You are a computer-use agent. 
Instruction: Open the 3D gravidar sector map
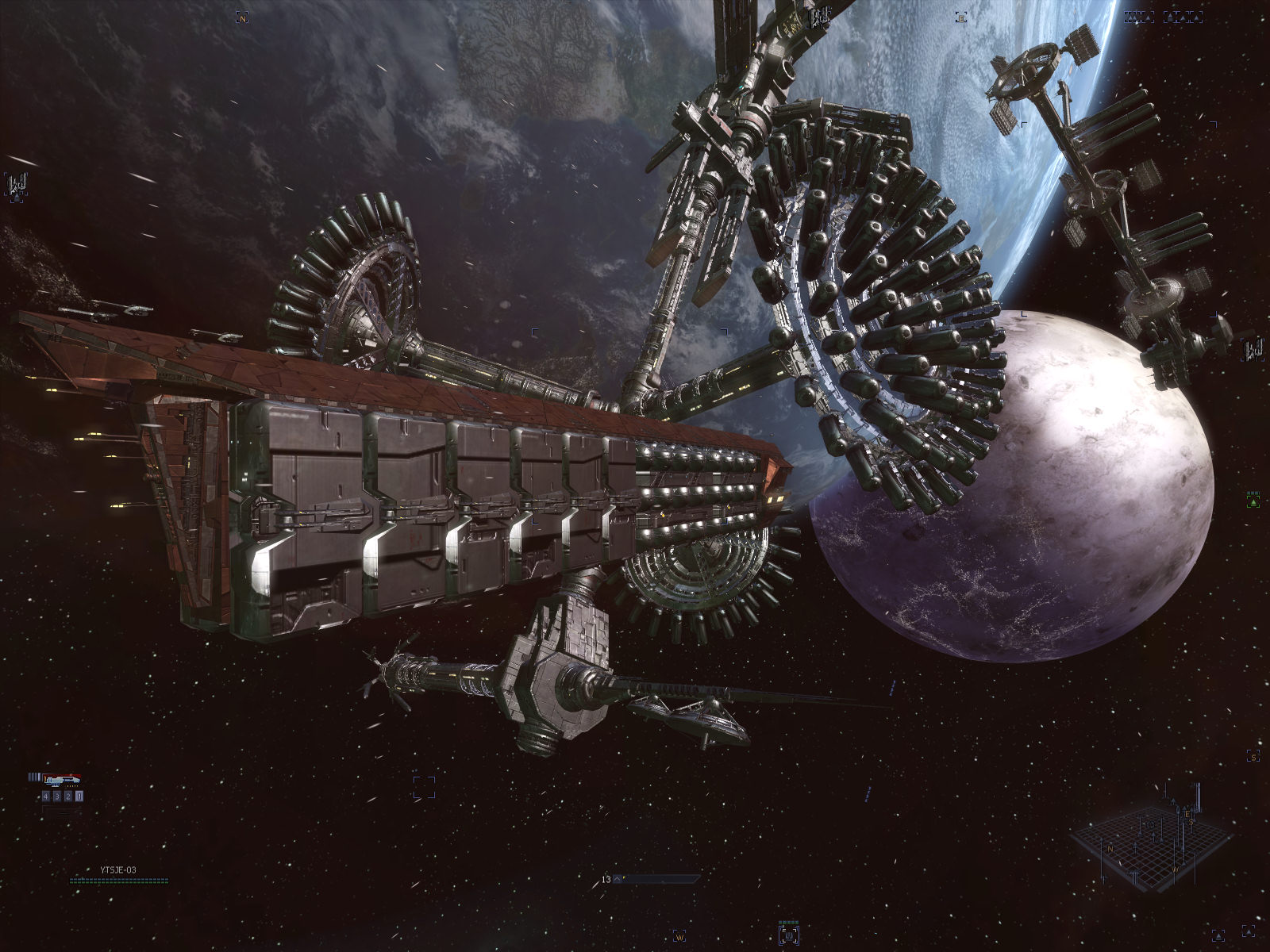point(1150,841)
